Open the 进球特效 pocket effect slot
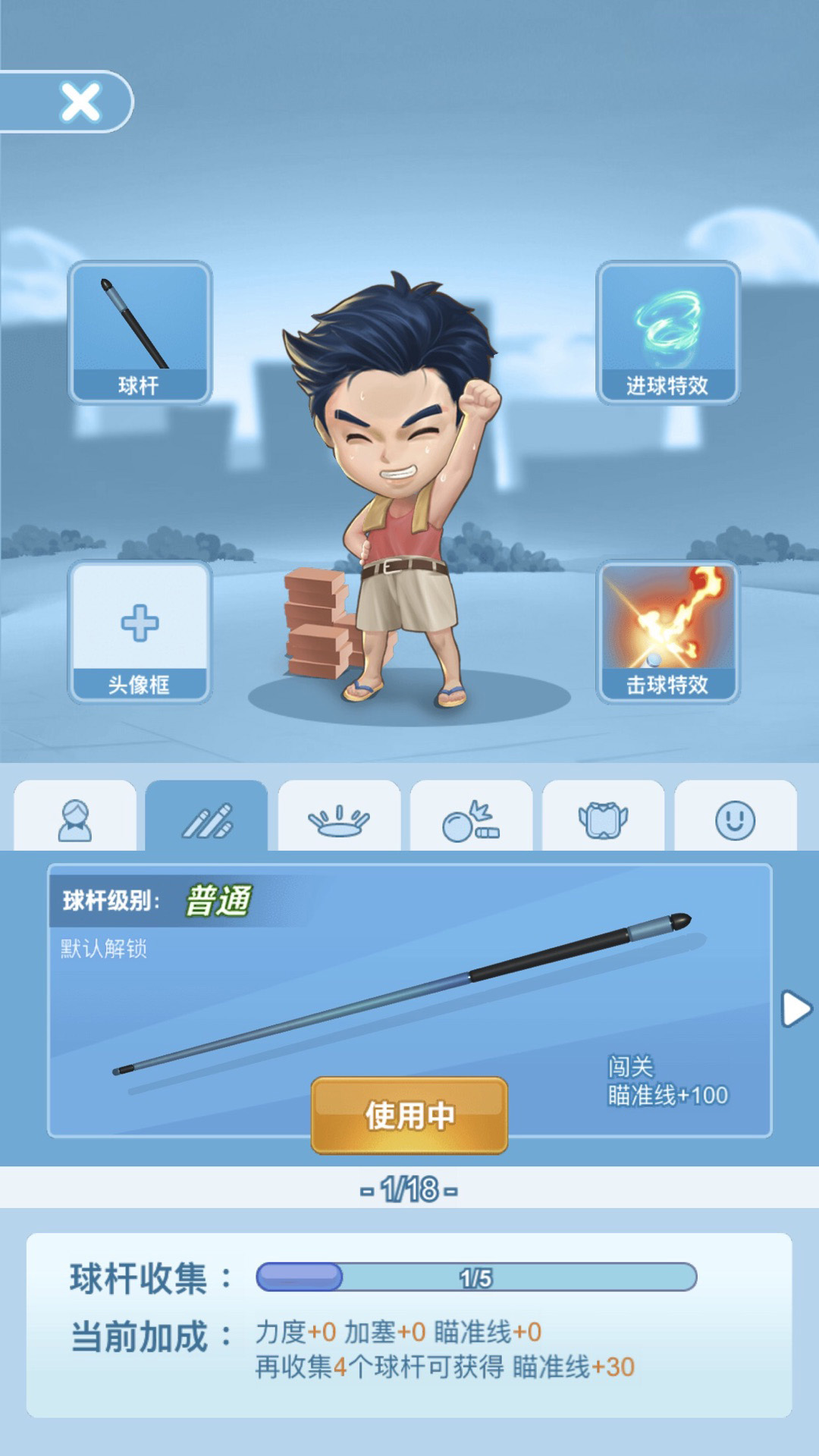Screen dimensions: 819x1456 coord(667,331)
